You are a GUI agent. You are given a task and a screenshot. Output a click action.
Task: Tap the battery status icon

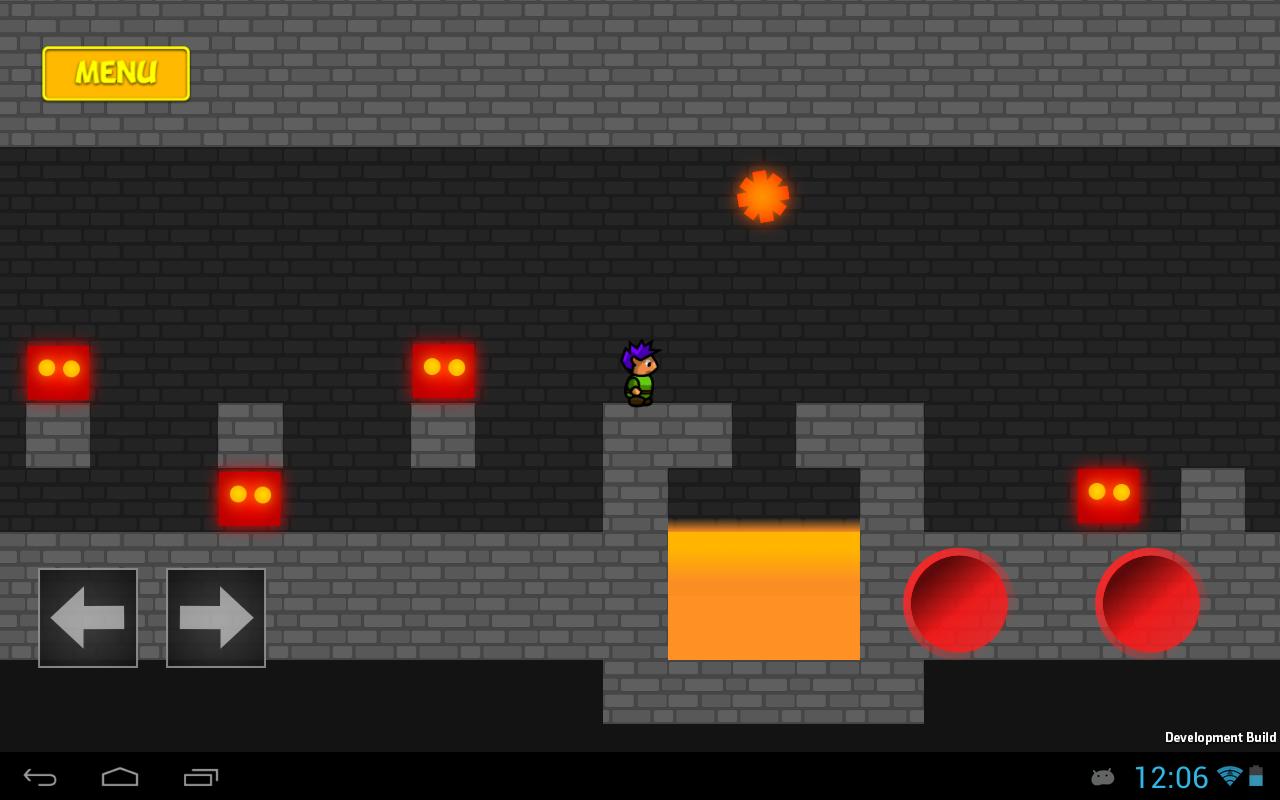(1258, 777)
